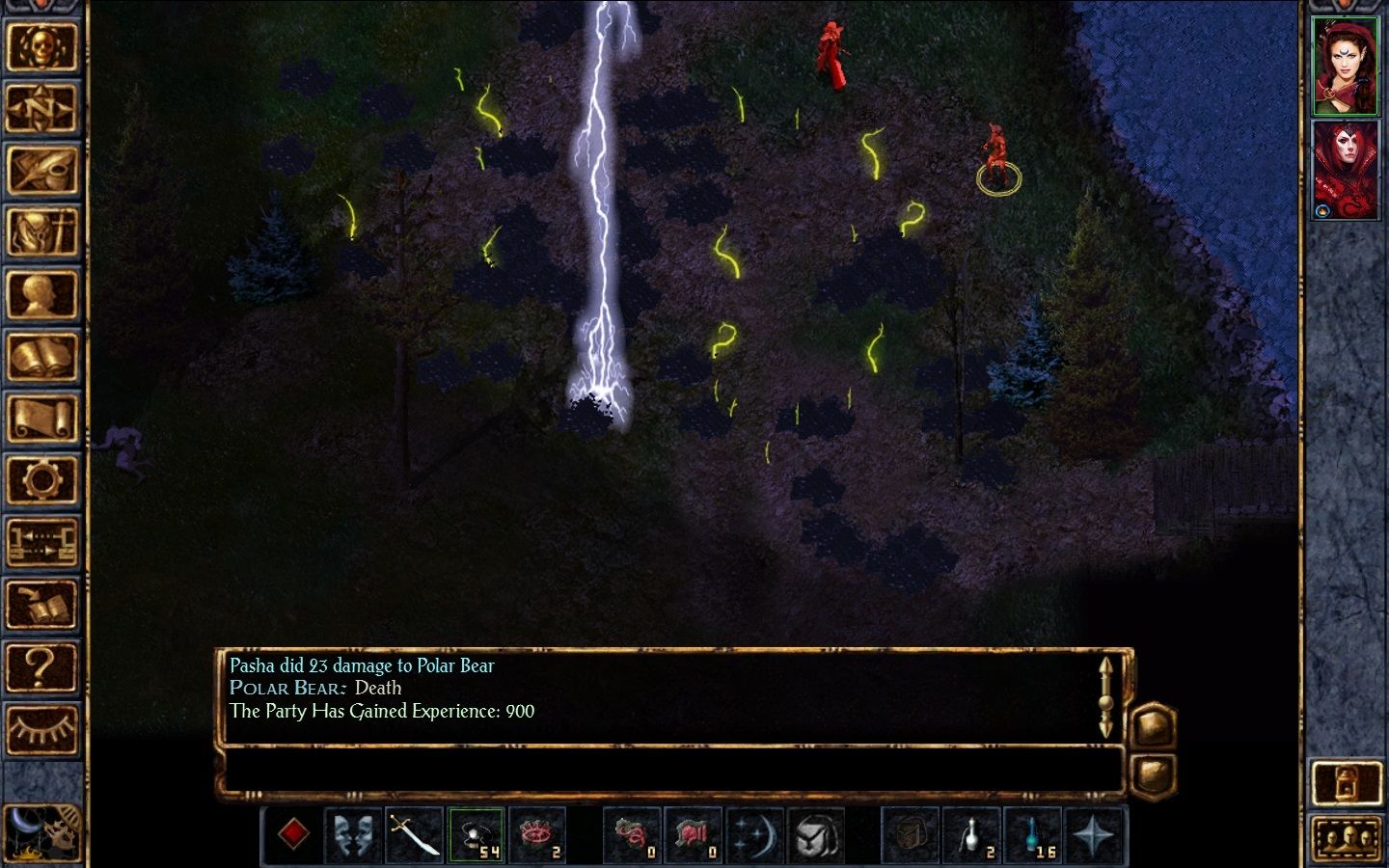This screenshot has width=1389, height=868.
Task: Choose the scimitar weapon quick slot
Action: tap(415, 834)
